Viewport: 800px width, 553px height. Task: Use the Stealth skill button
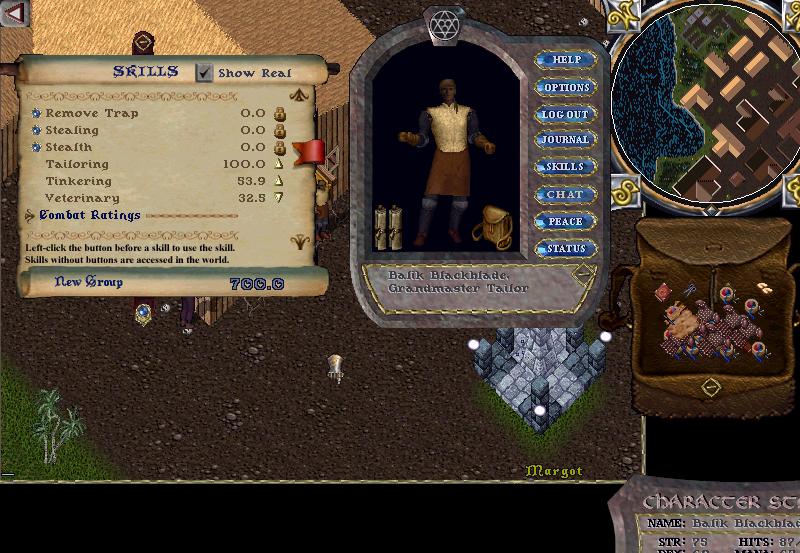36,147
